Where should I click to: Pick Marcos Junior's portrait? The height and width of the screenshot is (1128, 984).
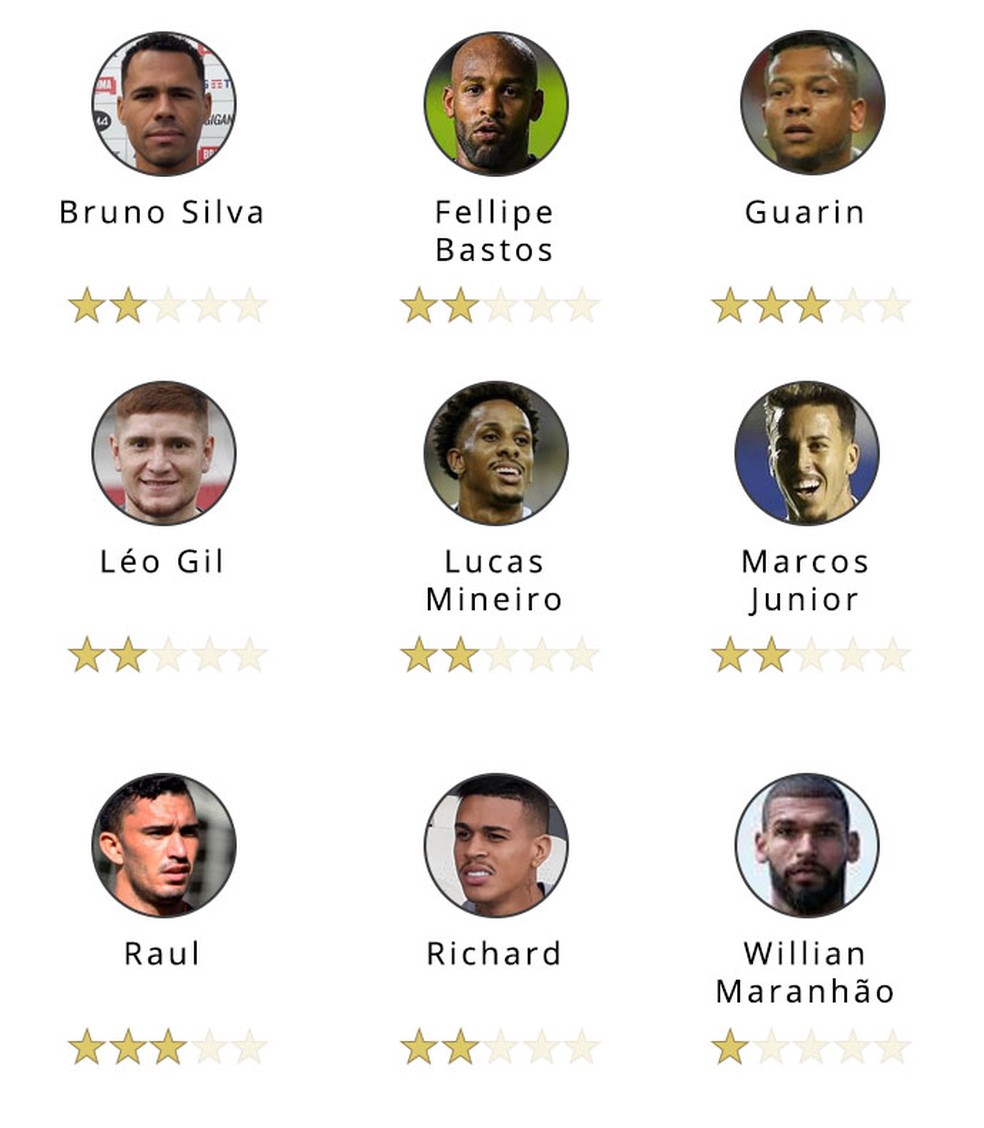click(x=807, y=452)
